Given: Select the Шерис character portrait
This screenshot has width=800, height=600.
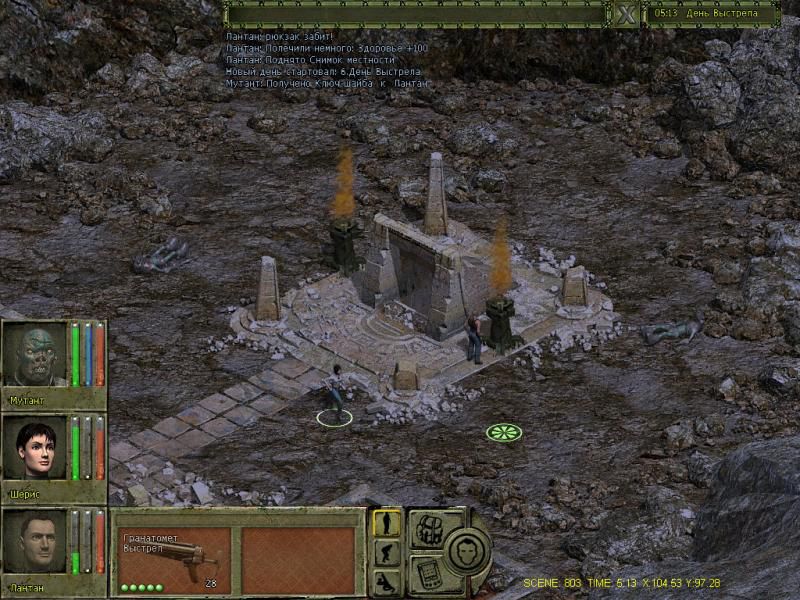Looking at the screenshot, I should coord(35,449).
